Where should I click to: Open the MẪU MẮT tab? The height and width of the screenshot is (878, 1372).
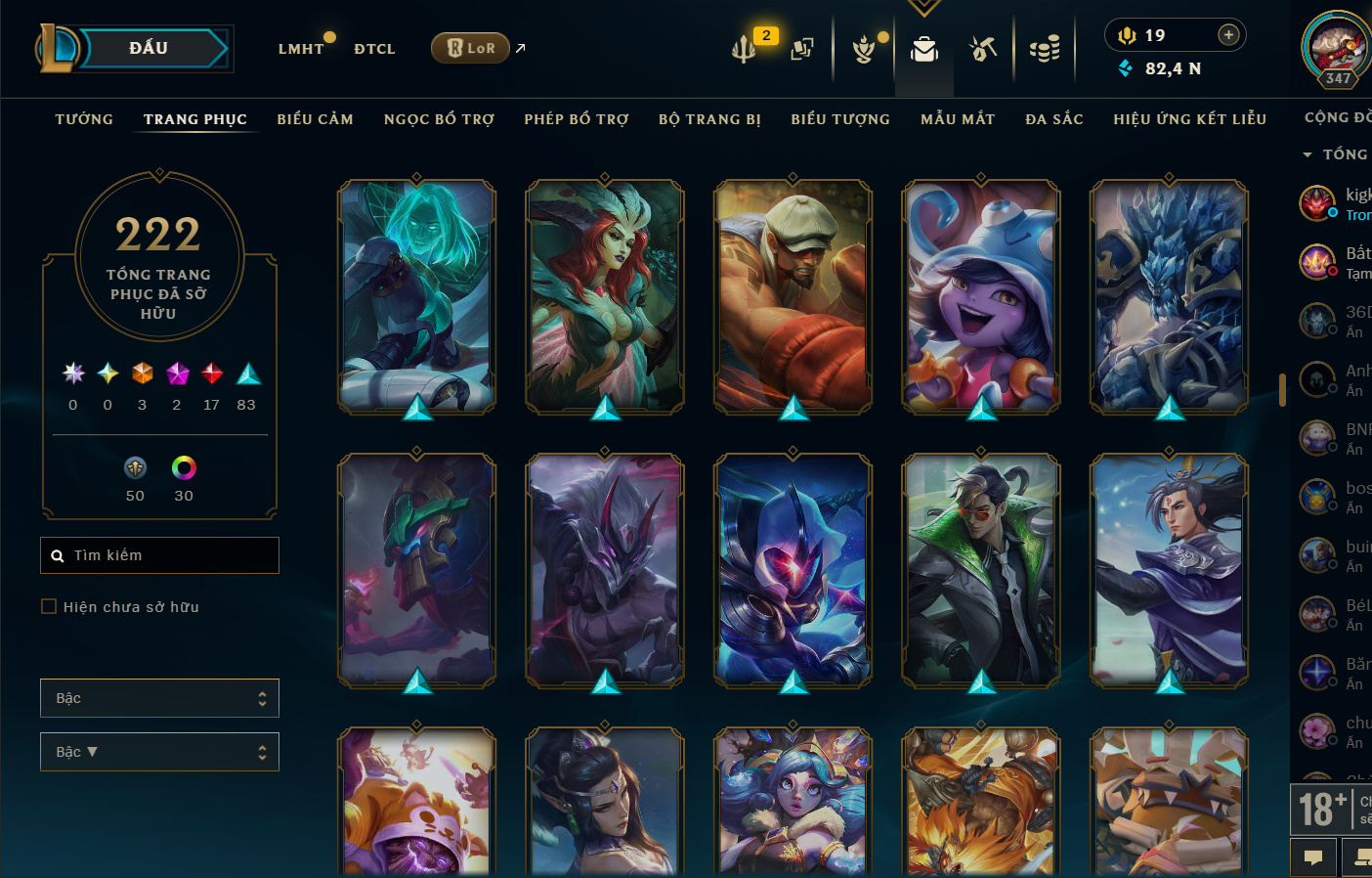click(958, 119)
